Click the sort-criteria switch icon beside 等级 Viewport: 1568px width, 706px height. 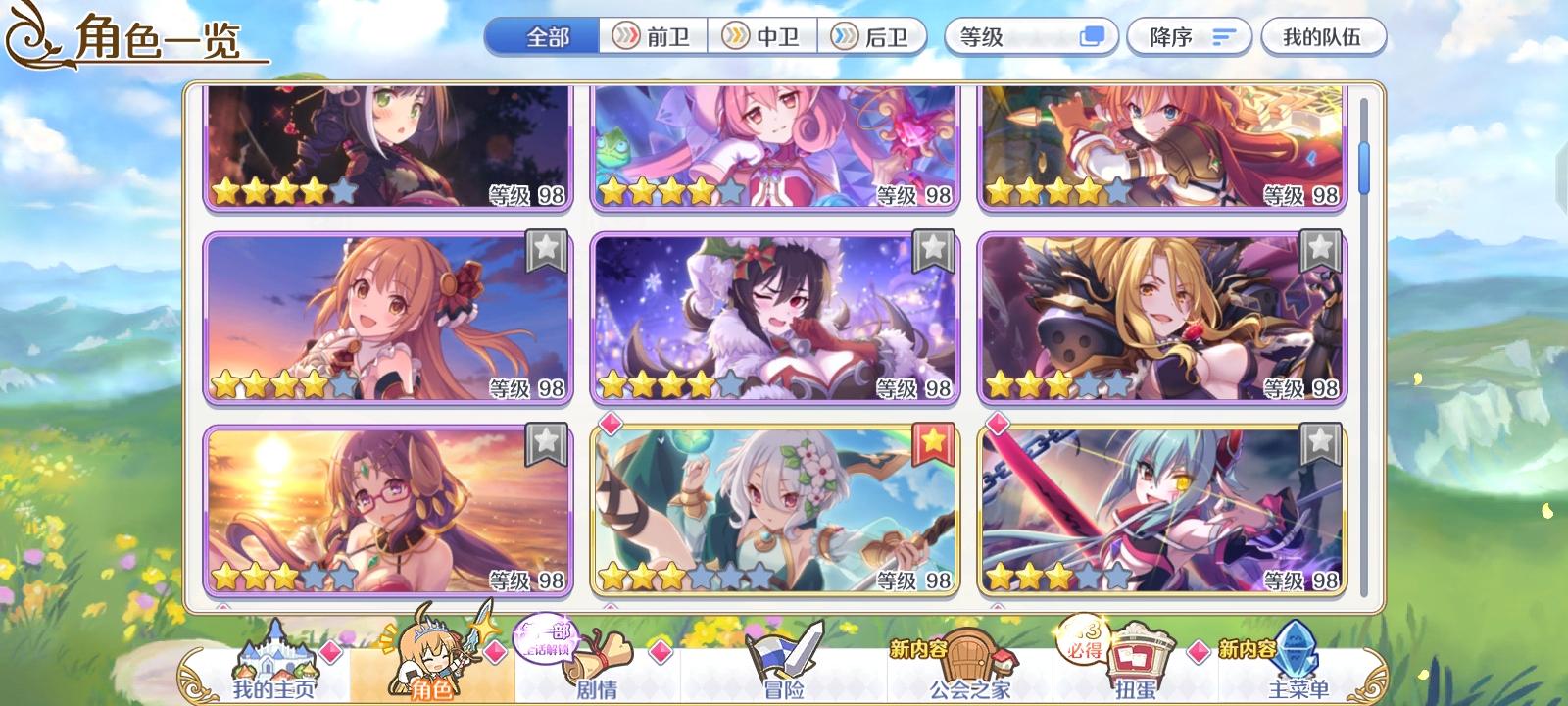(1092, 37)
